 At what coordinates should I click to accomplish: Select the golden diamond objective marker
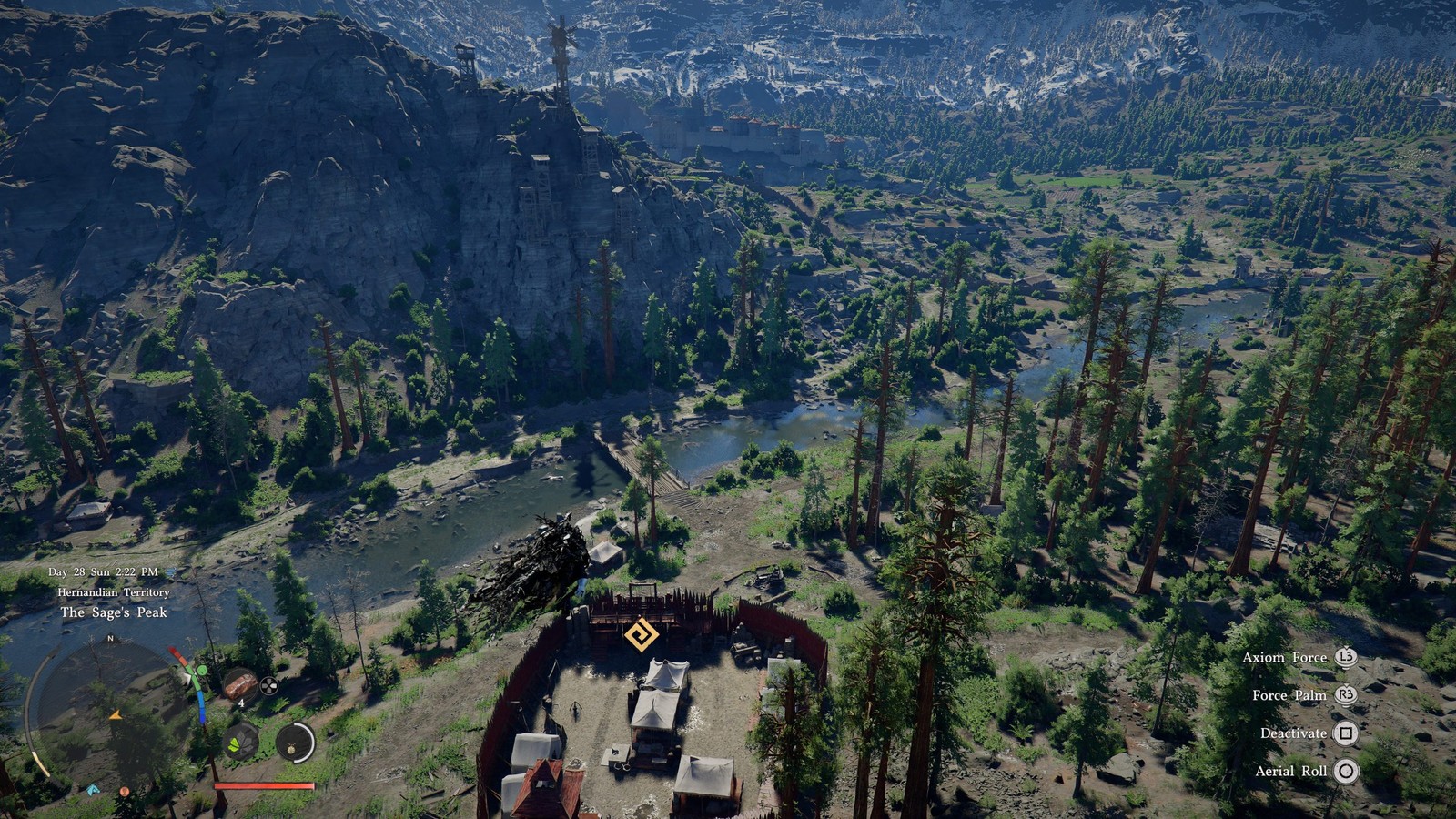(641, 634)
